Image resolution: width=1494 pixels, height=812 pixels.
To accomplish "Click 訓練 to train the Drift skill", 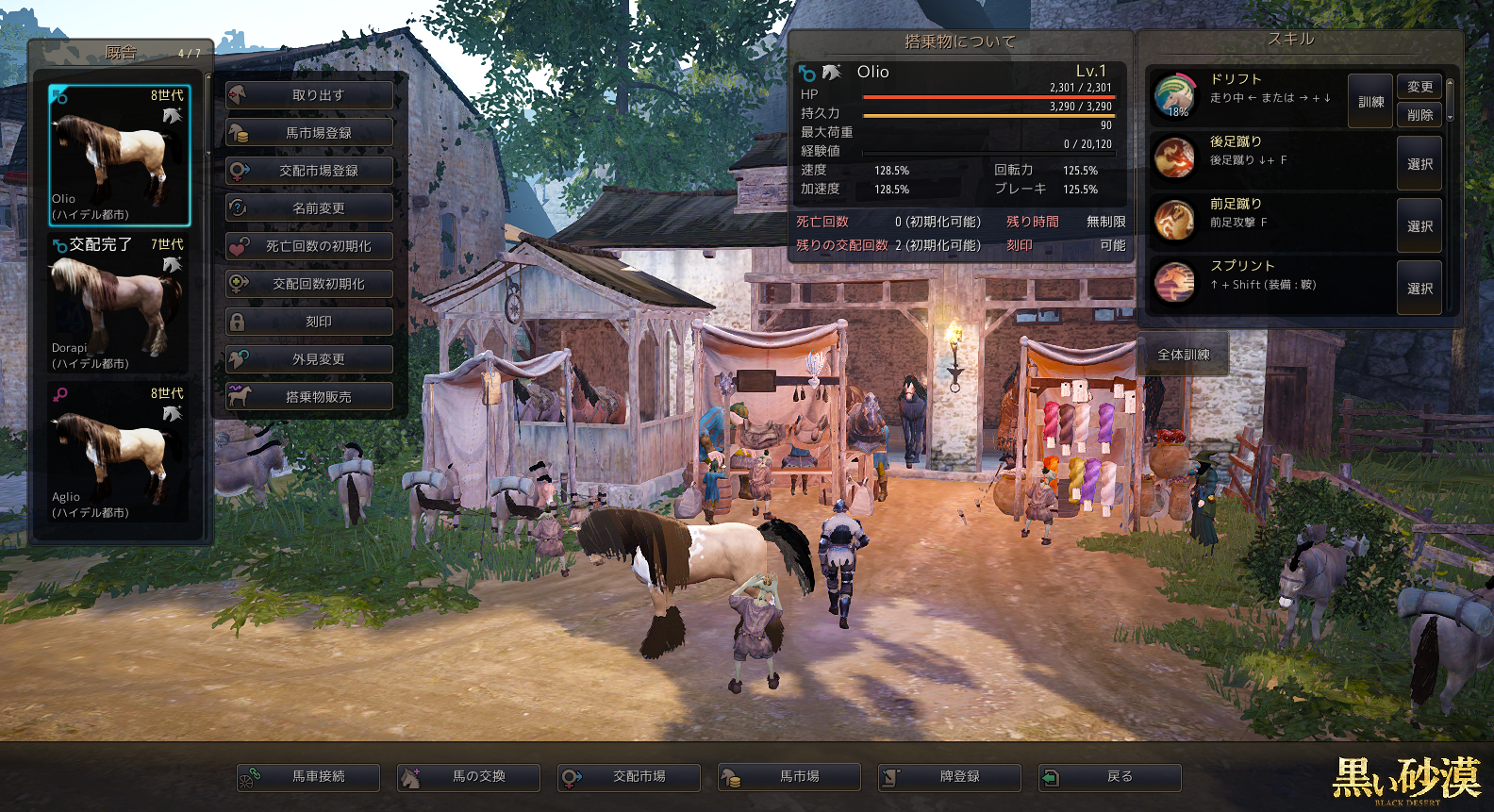I will [x=1370, y=102].
